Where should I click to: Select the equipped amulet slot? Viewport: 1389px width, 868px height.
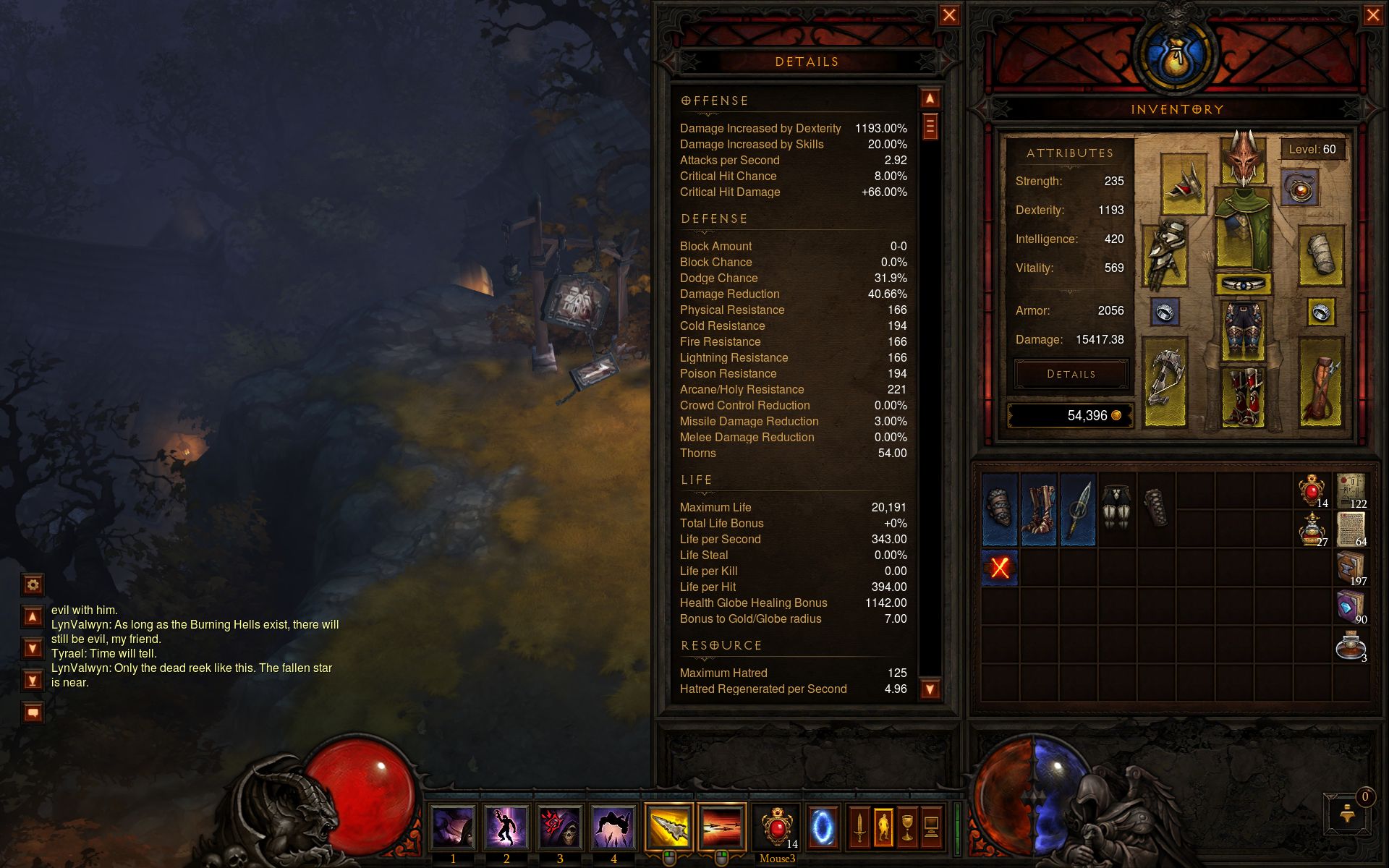click(1300, 189)
